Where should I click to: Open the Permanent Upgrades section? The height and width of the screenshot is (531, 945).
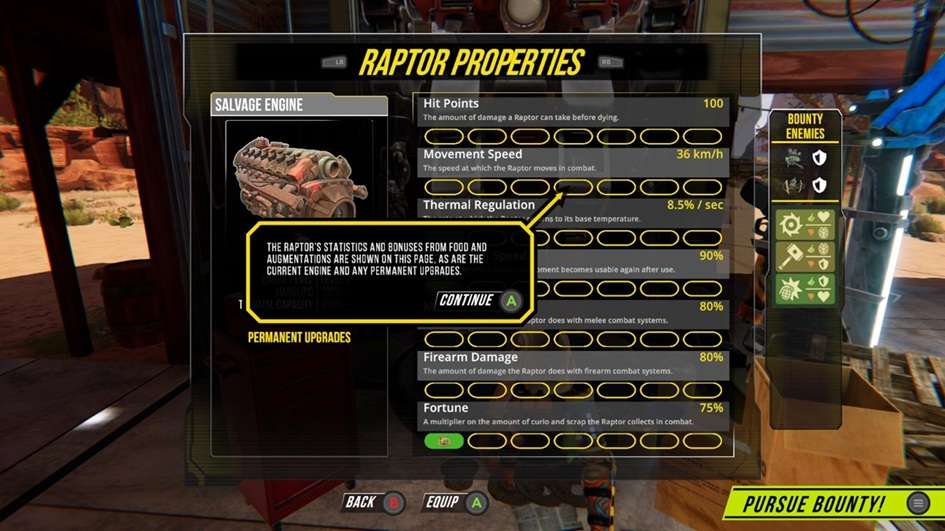click(x=299, y=338)
